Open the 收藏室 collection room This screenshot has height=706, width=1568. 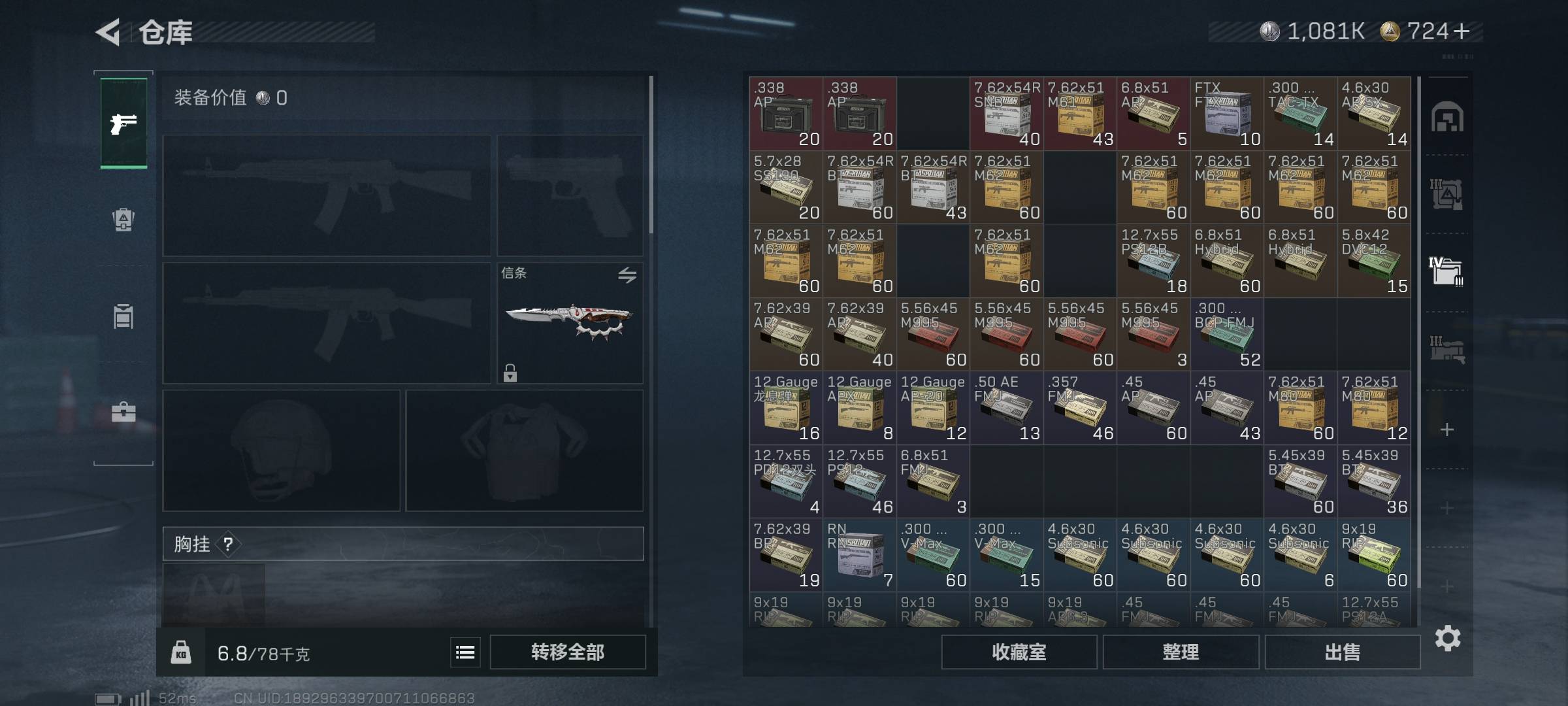[1019, 652]
